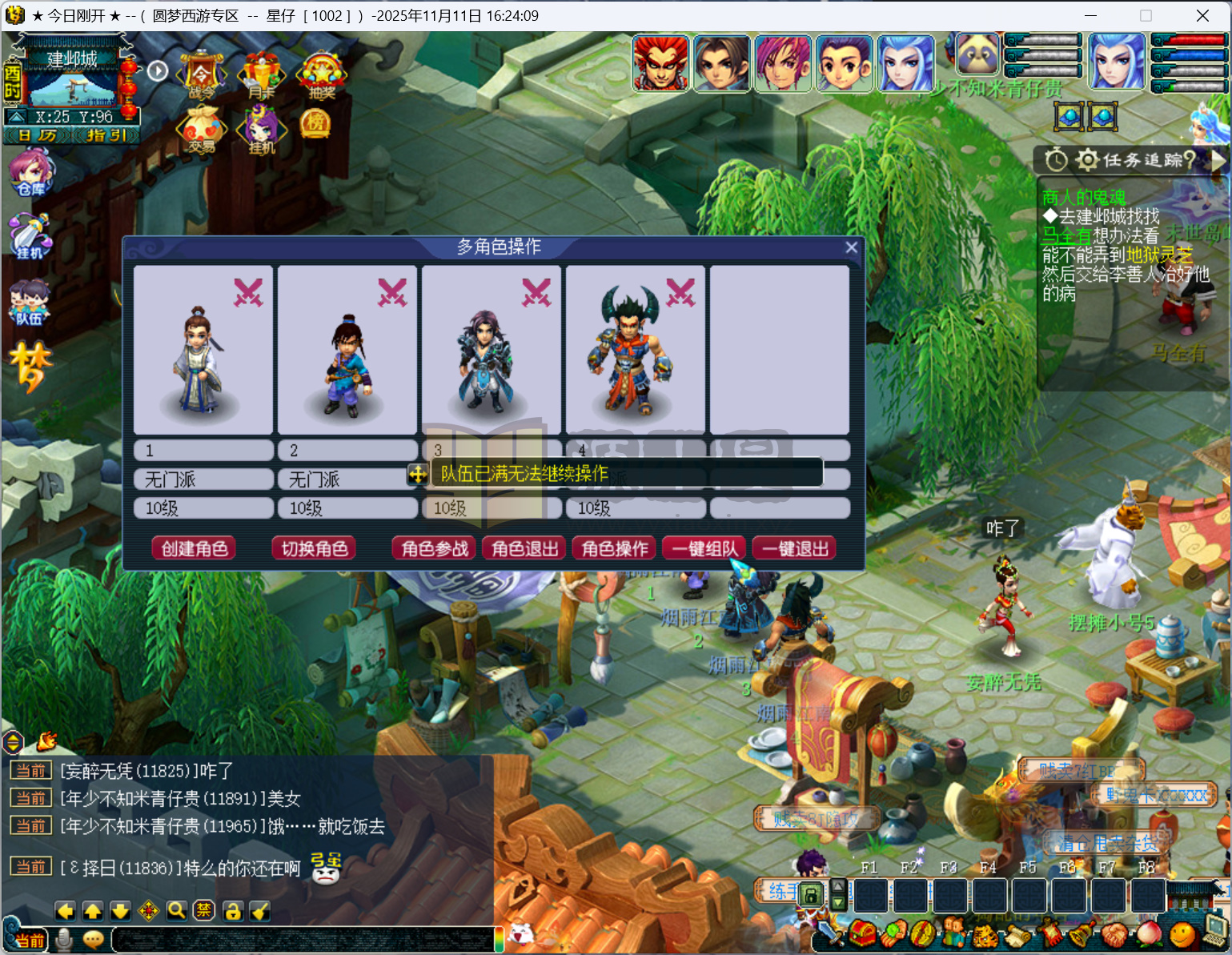Toggle the chat lock icon
Screen dimensions: 1232x955
(231, 911)
